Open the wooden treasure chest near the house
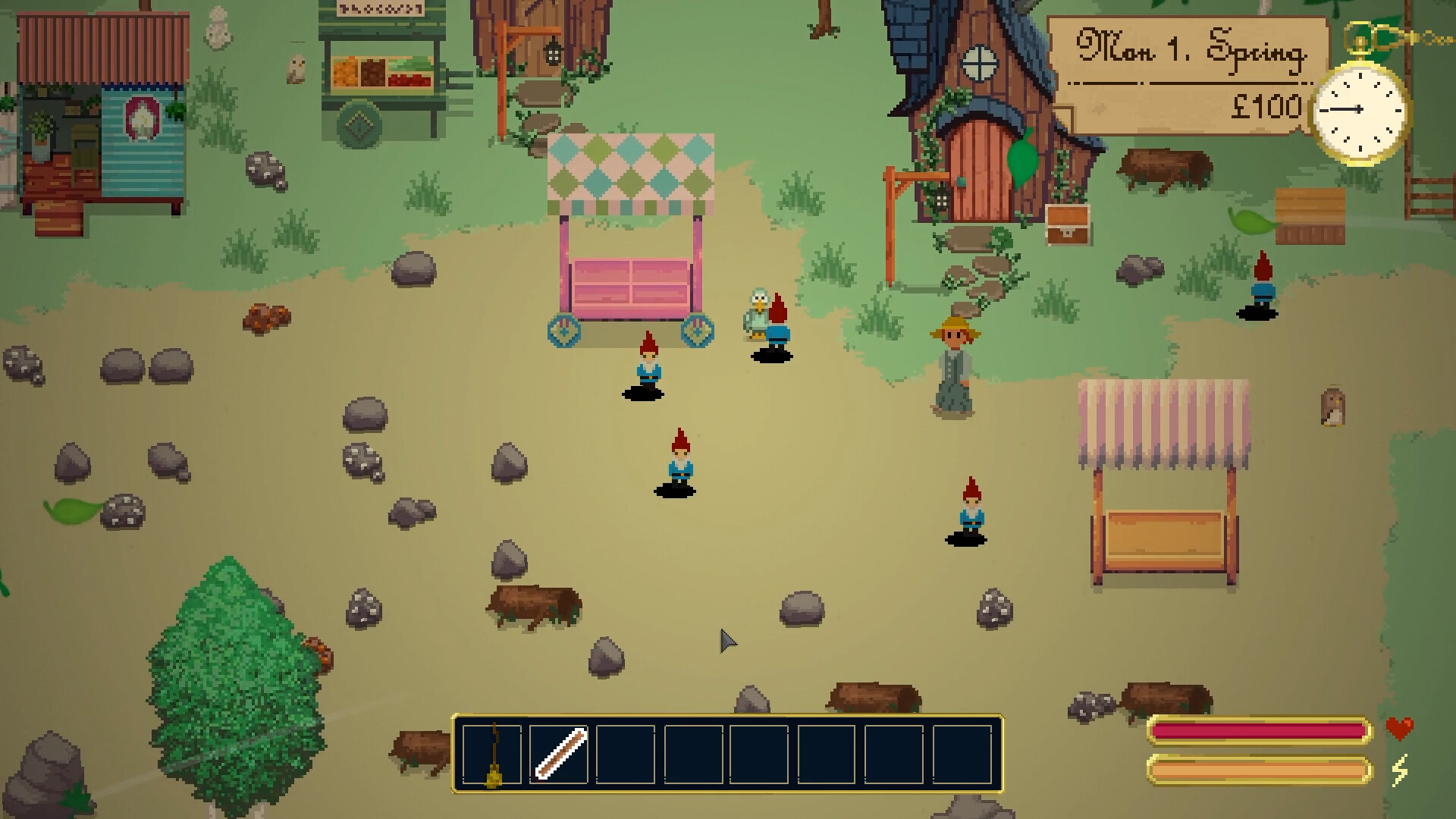1456x819 pixels. [x=1068, y=224]
